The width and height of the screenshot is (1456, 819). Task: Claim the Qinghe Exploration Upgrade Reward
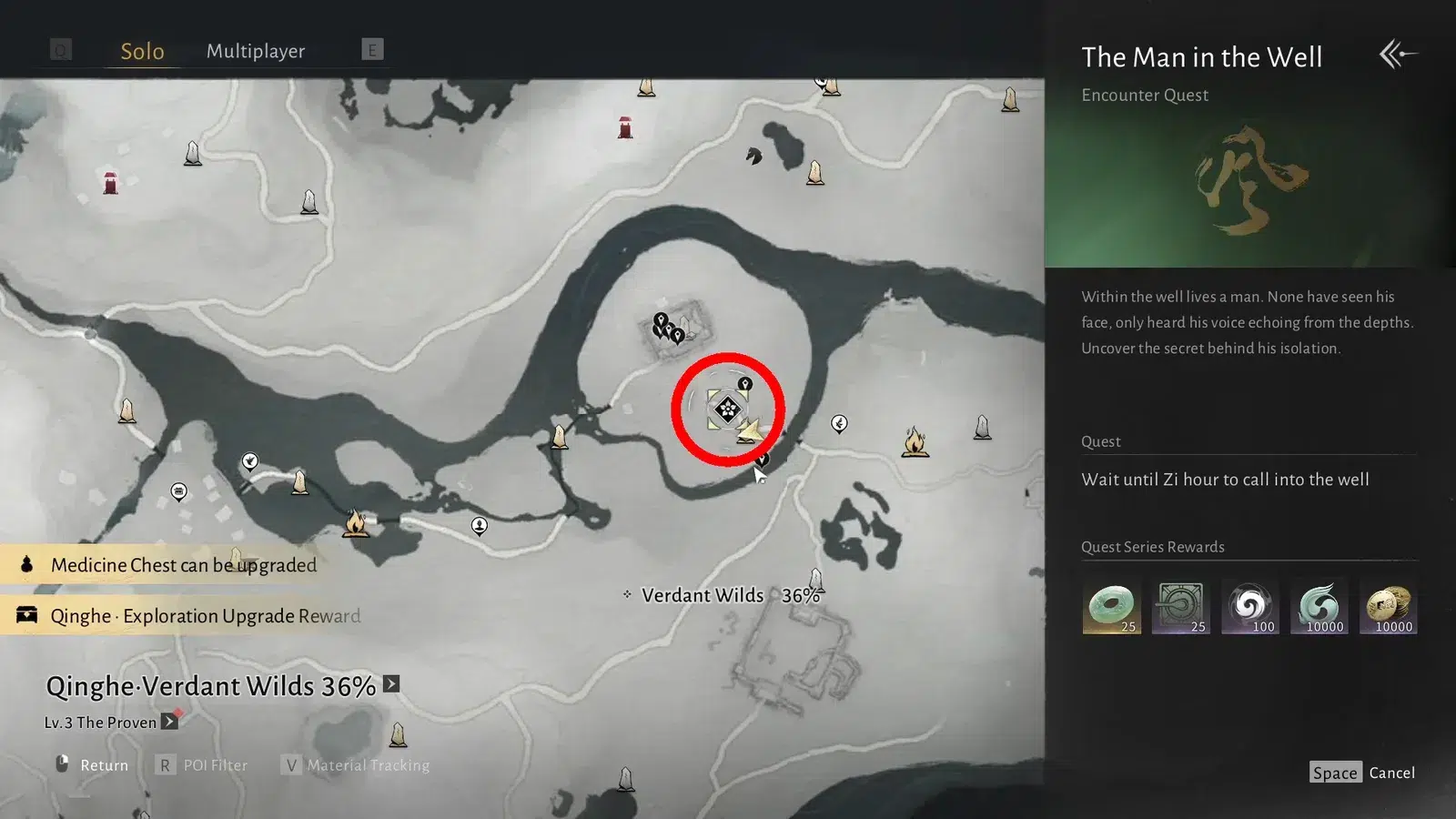click(205, 616)
